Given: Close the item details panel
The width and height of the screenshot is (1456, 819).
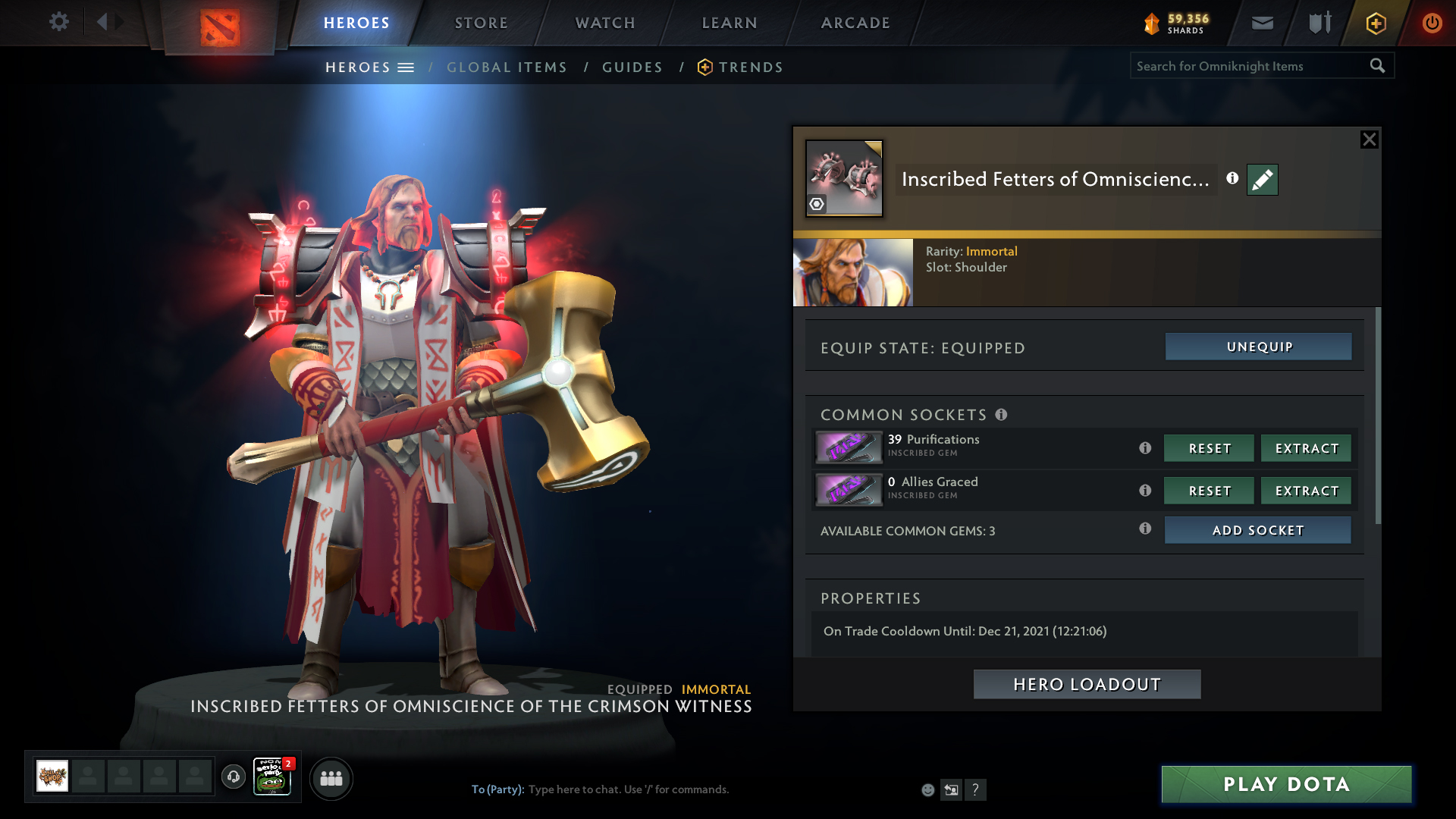Looking at the screenshot, I should (1369, 140).
